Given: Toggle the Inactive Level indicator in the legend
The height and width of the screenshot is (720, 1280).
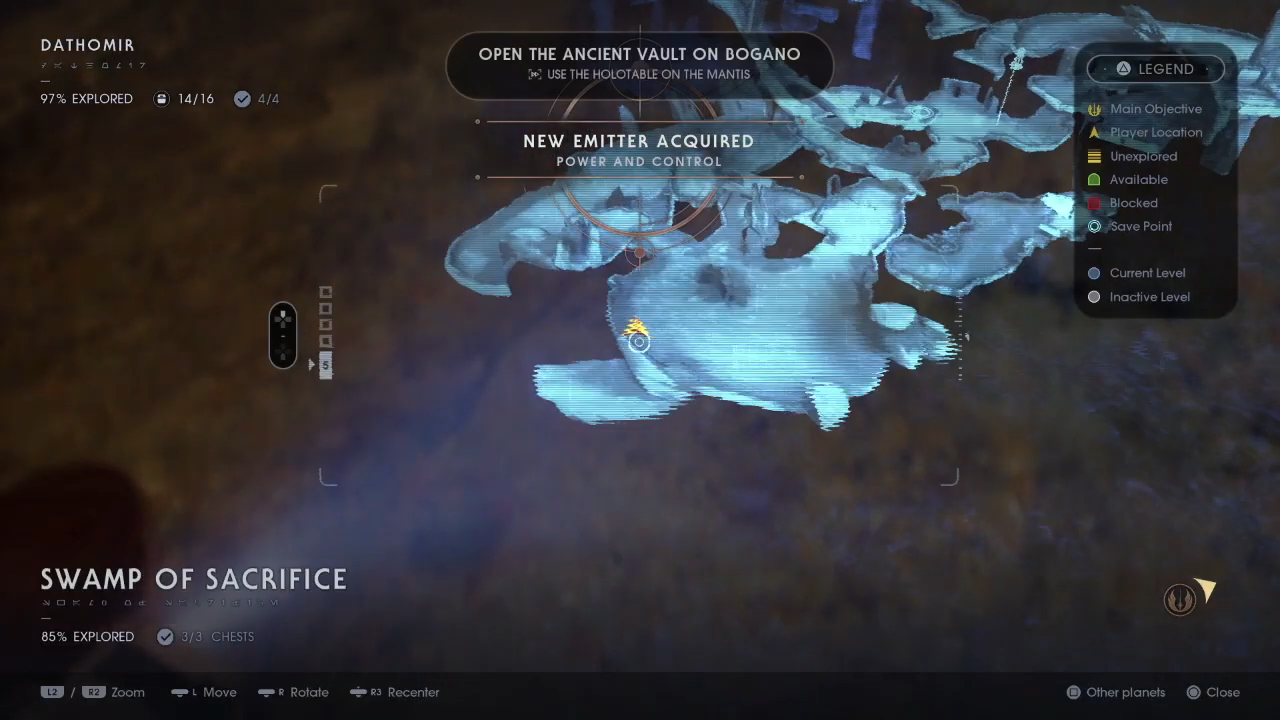Looking at the screenshot, I should point(1094,296).
